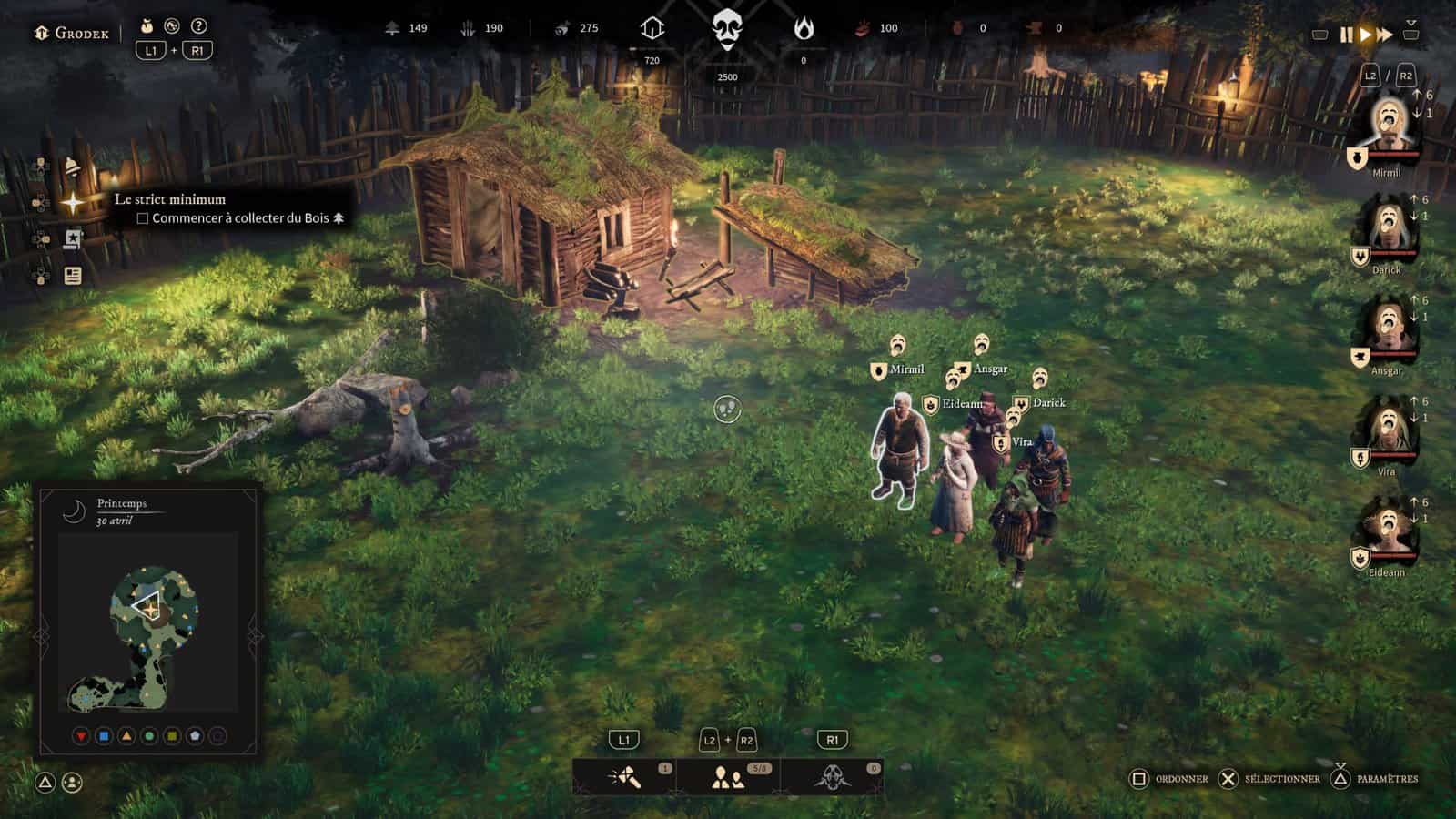Open the villagers panel showing 5/8
The width and height of the screenshot is (1456, 819).
728,777
